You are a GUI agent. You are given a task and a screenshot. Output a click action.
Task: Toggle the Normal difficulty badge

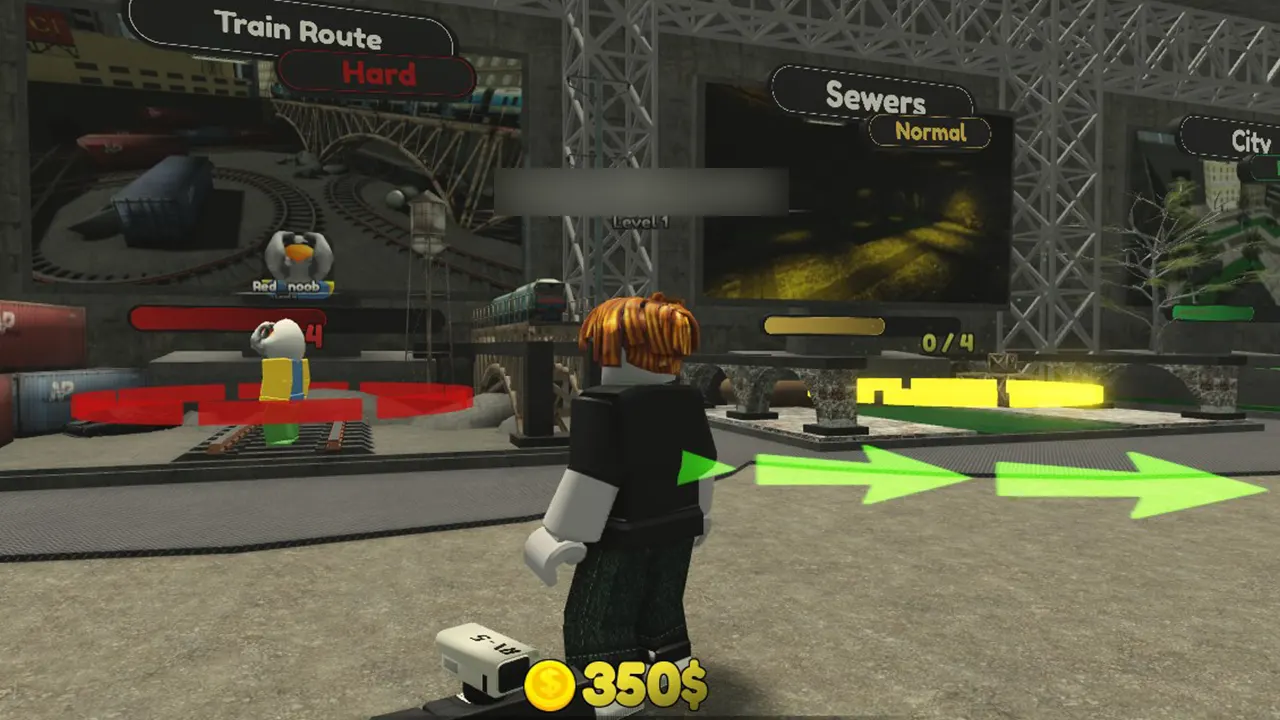point(930,132)
